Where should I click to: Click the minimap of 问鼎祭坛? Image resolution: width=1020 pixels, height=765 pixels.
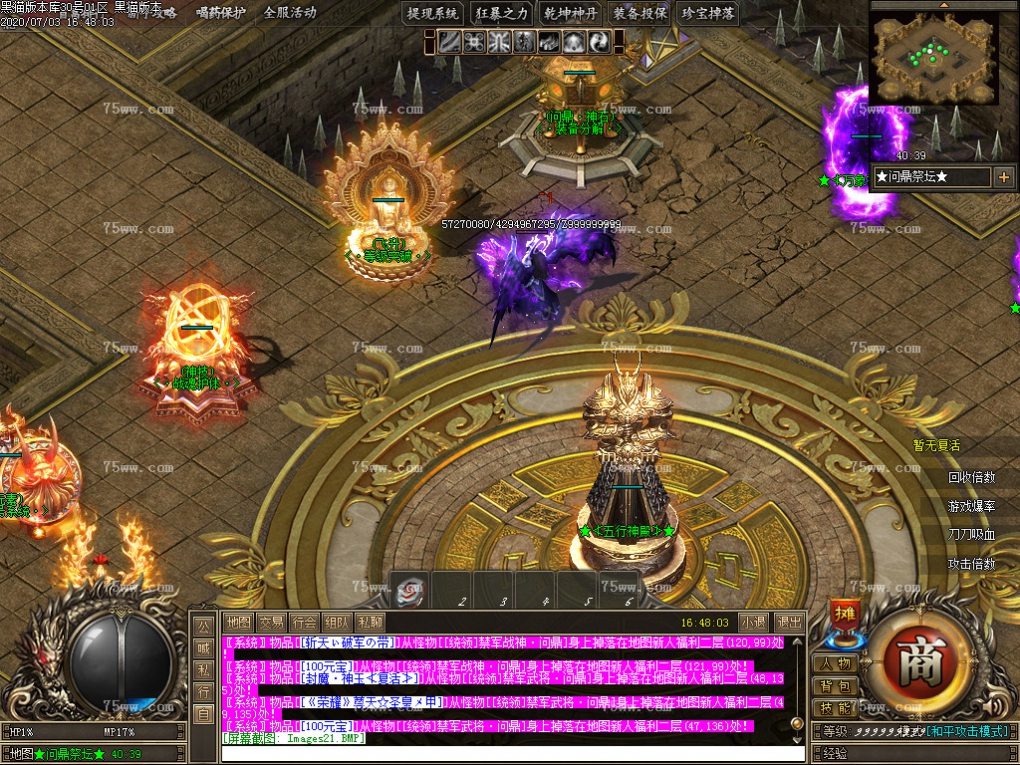coord(934,59)
